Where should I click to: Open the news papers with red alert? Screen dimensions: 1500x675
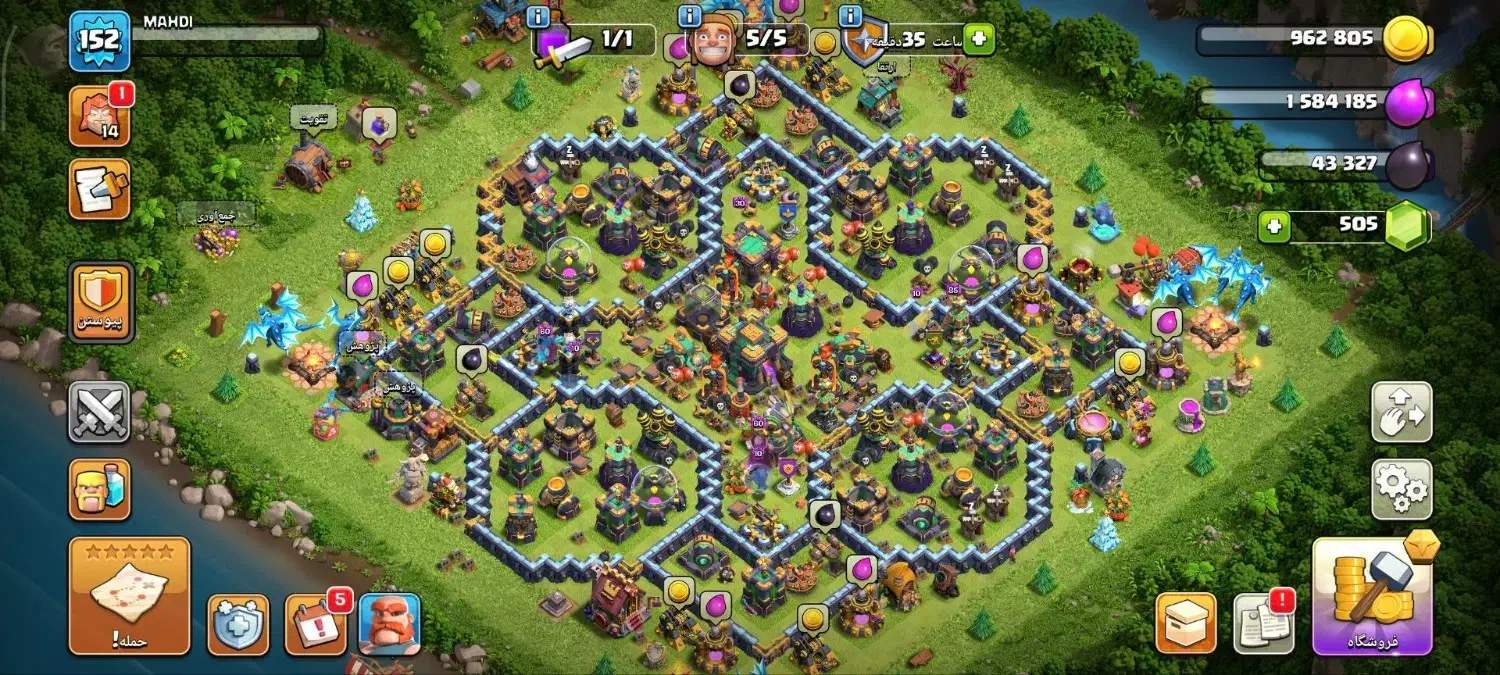click(x=1263, y=623)
